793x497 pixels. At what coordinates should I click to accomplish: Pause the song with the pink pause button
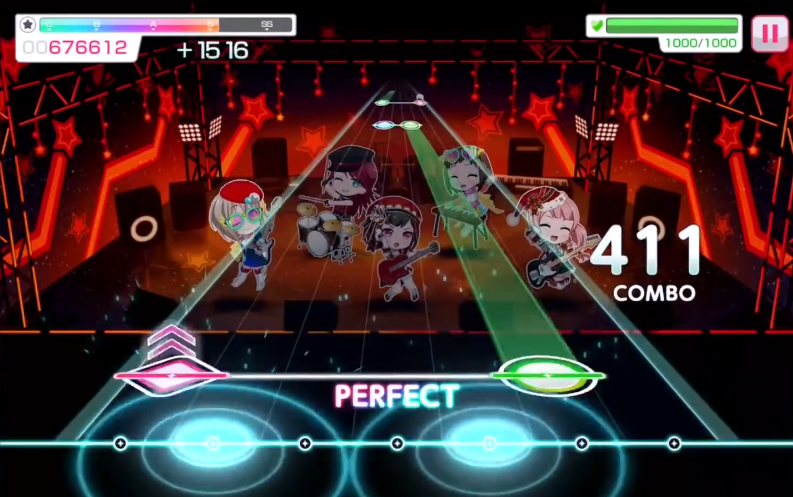(769, 33)
